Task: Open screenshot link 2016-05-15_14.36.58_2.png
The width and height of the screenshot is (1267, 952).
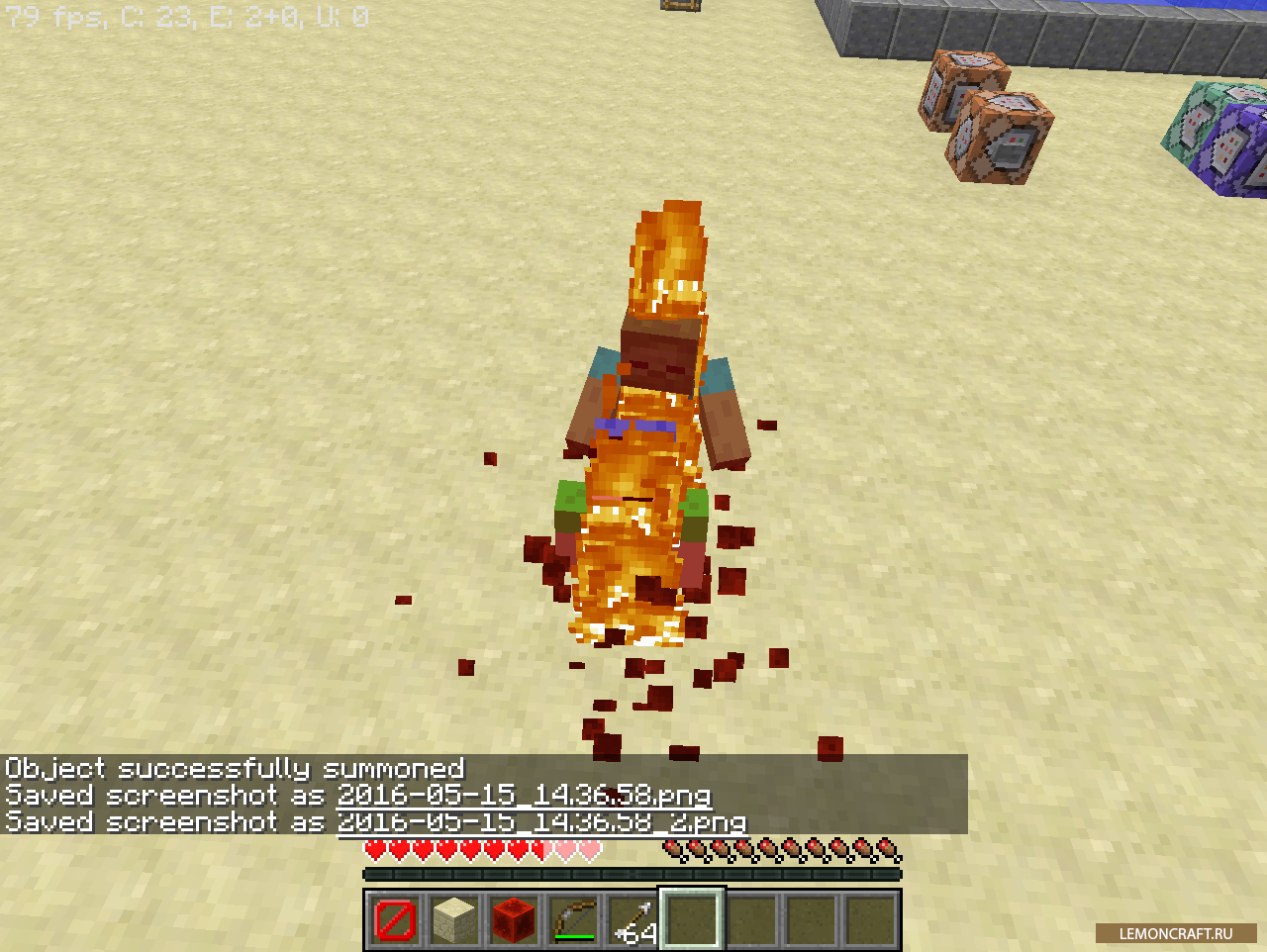Action: pyautogui.click(x=540, y=822)
